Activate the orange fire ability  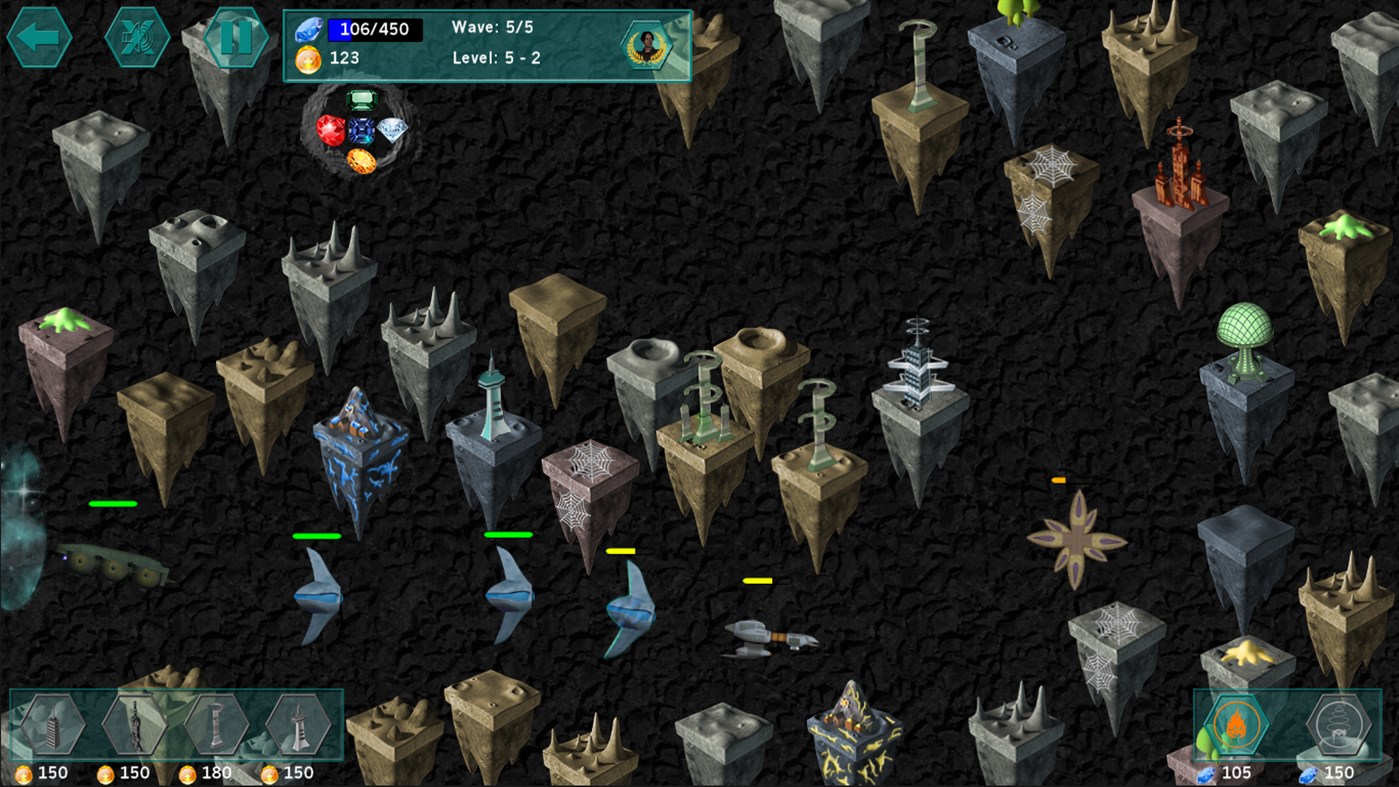pyautogui.click(x=1237, y=723)
